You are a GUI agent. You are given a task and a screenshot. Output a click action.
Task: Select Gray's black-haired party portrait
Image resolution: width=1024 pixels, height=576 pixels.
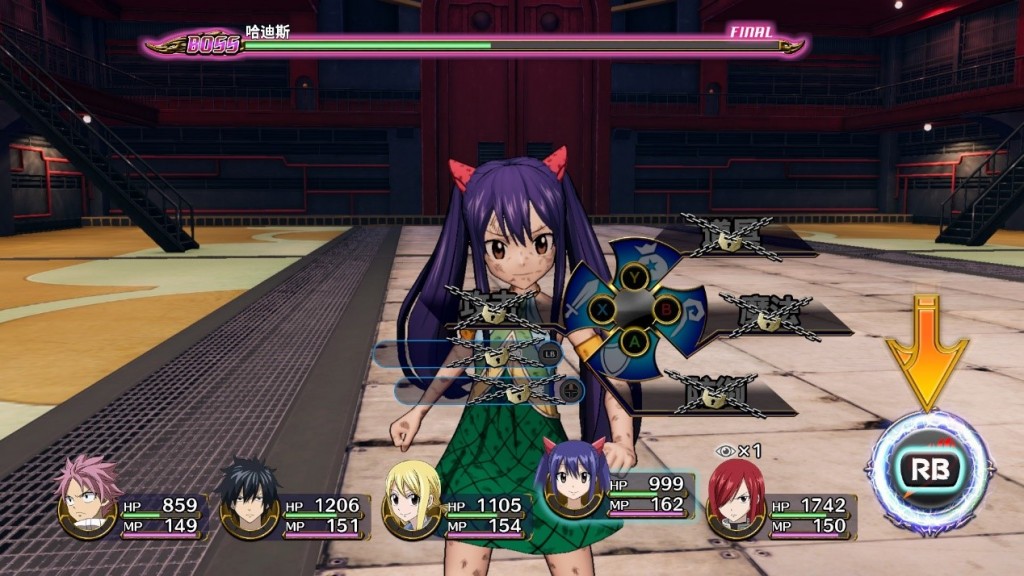[x=248, y=497]
